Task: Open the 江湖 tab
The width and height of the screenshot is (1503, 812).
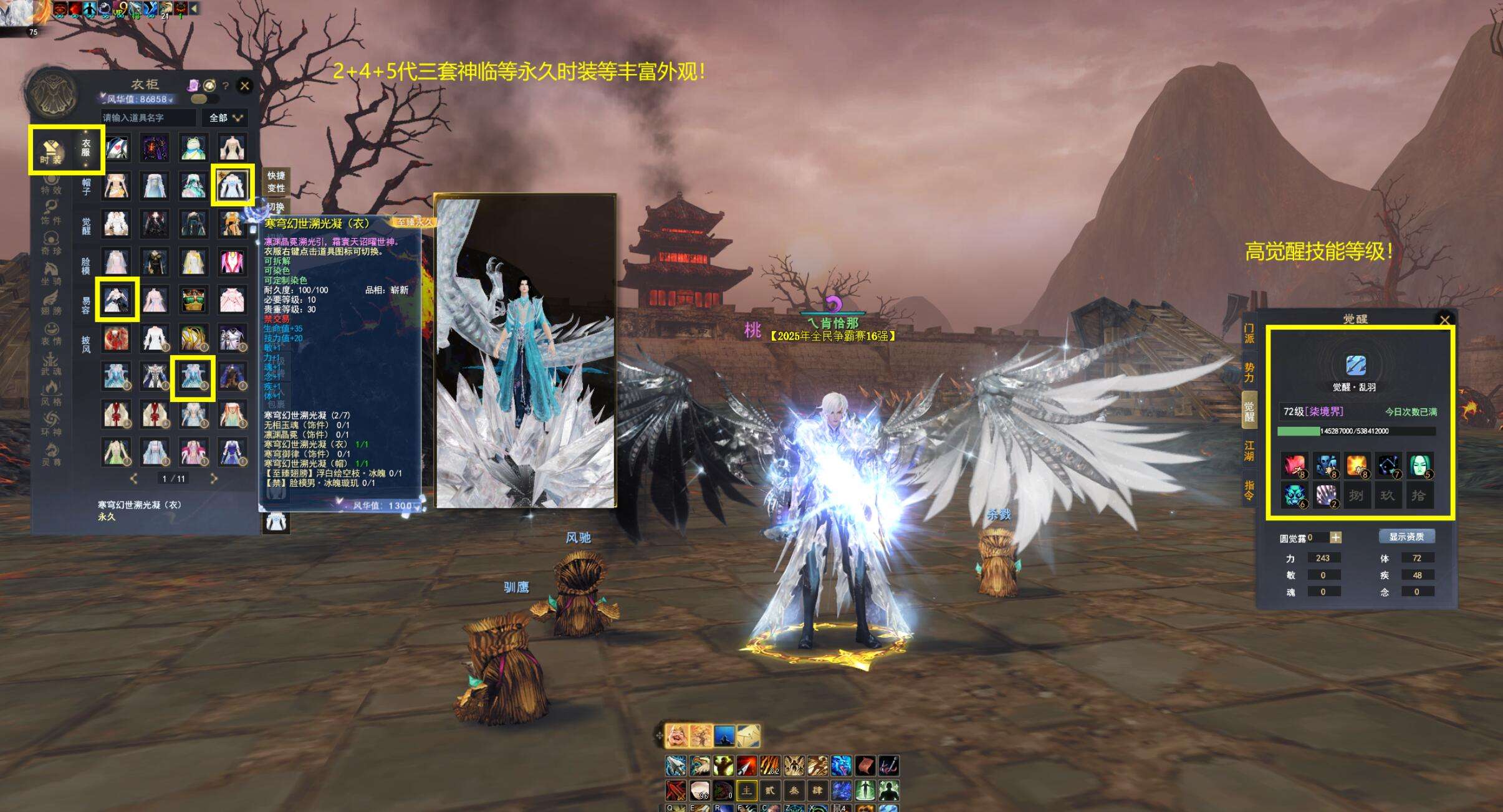Action: (1249, 450)
